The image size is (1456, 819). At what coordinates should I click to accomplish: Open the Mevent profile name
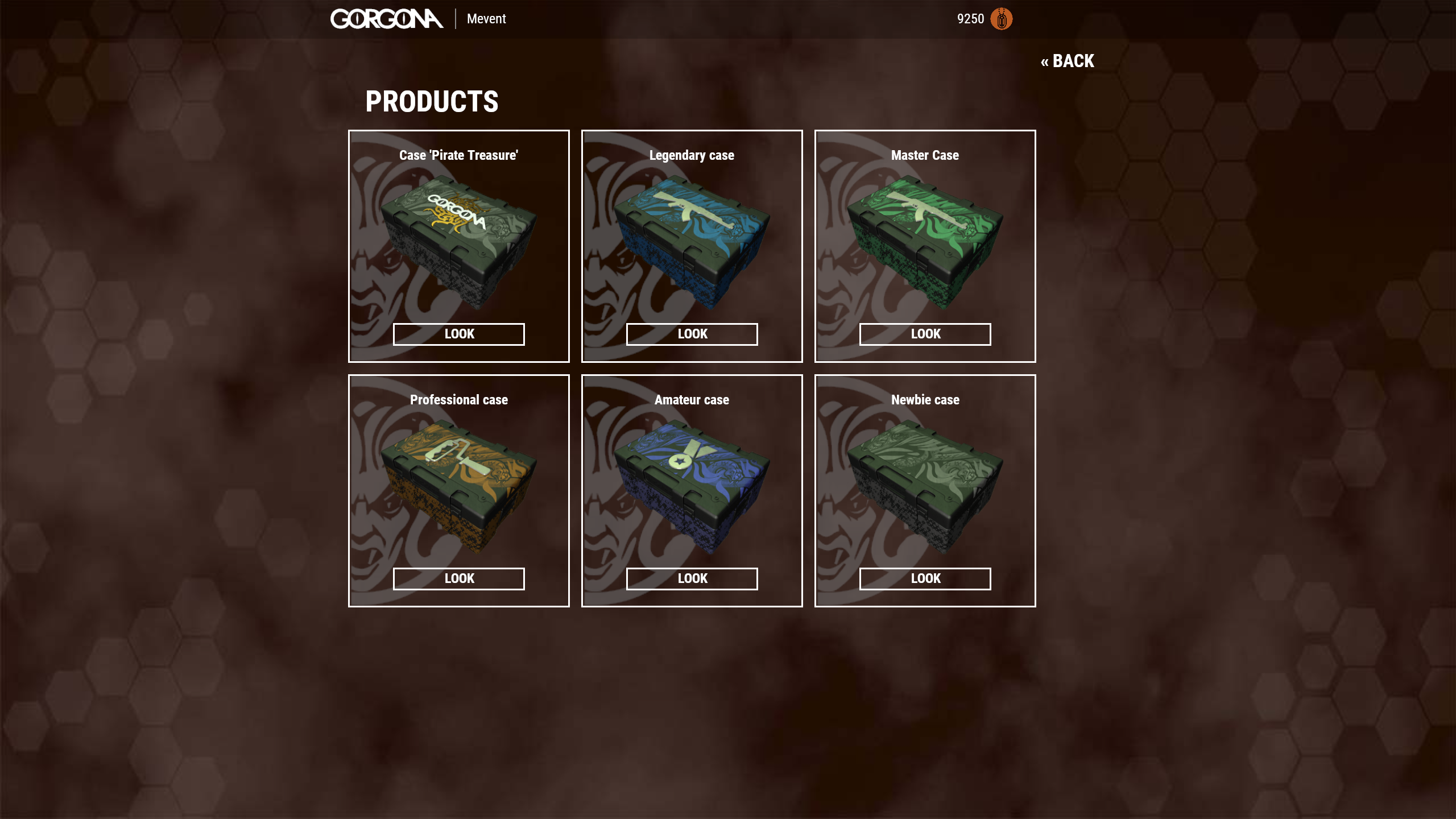[486, 19]
